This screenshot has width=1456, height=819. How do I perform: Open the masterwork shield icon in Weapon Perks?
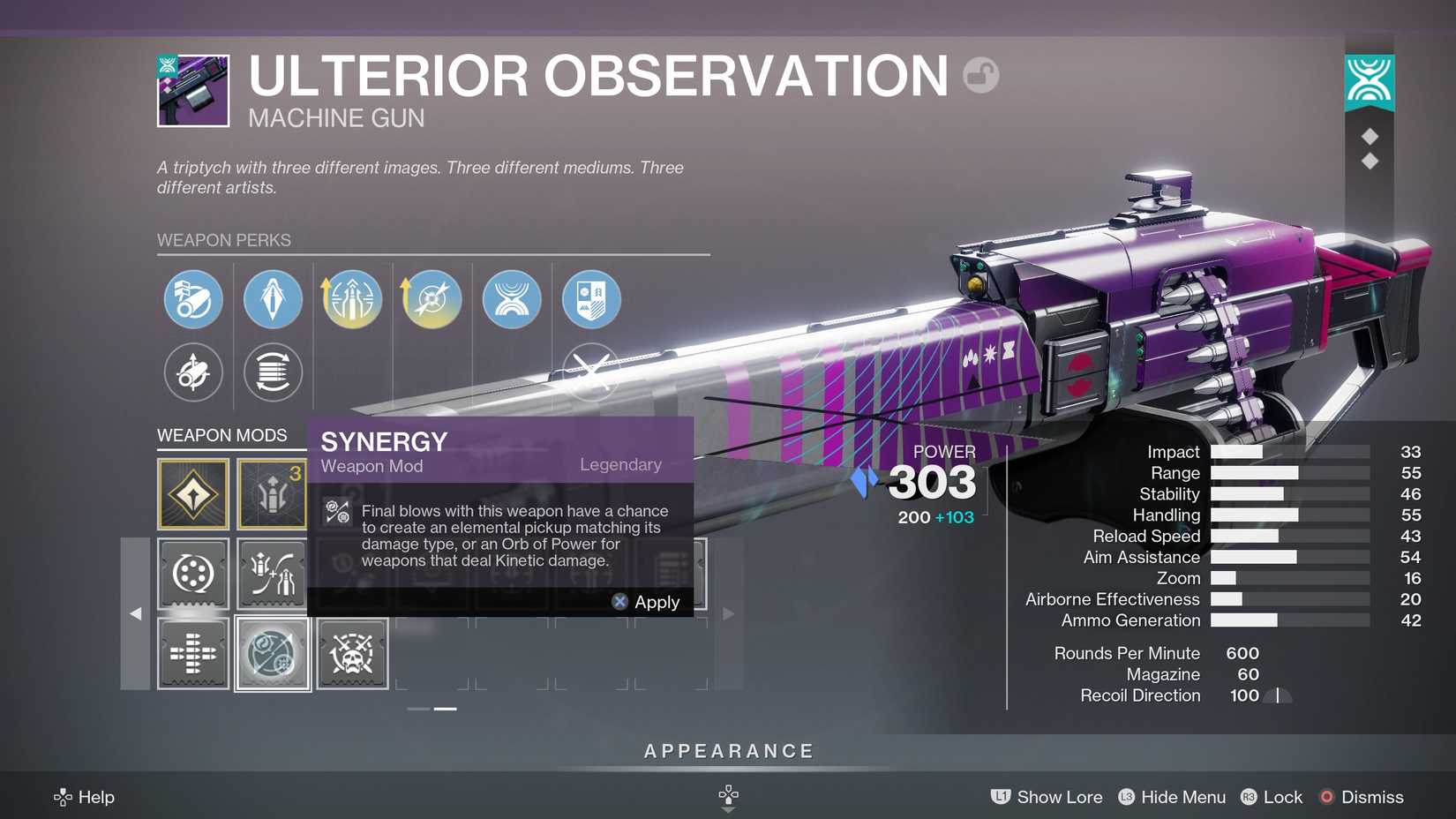[589, 298]
